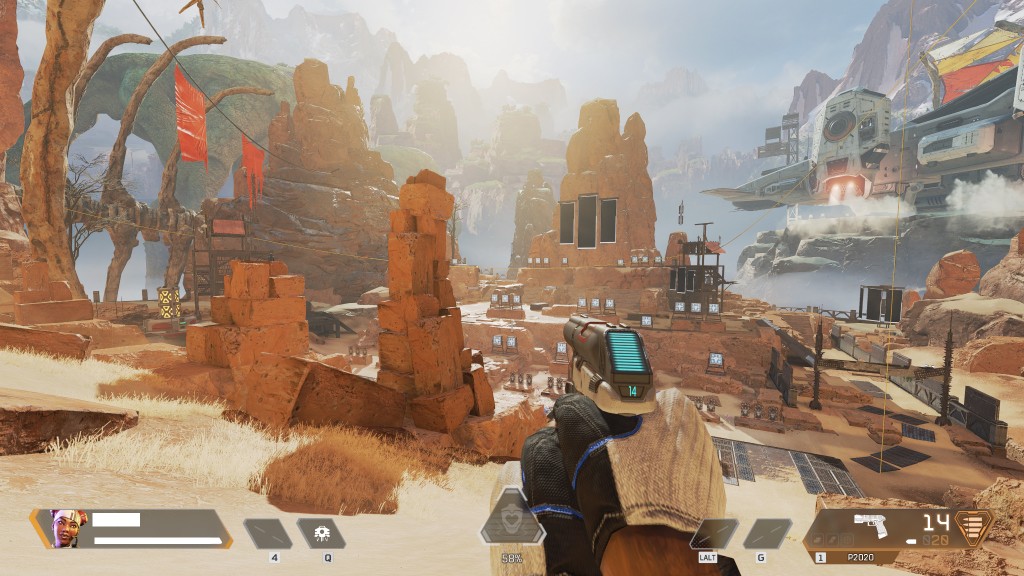
Task: Select the empty grenade slot
Action: 767,533
